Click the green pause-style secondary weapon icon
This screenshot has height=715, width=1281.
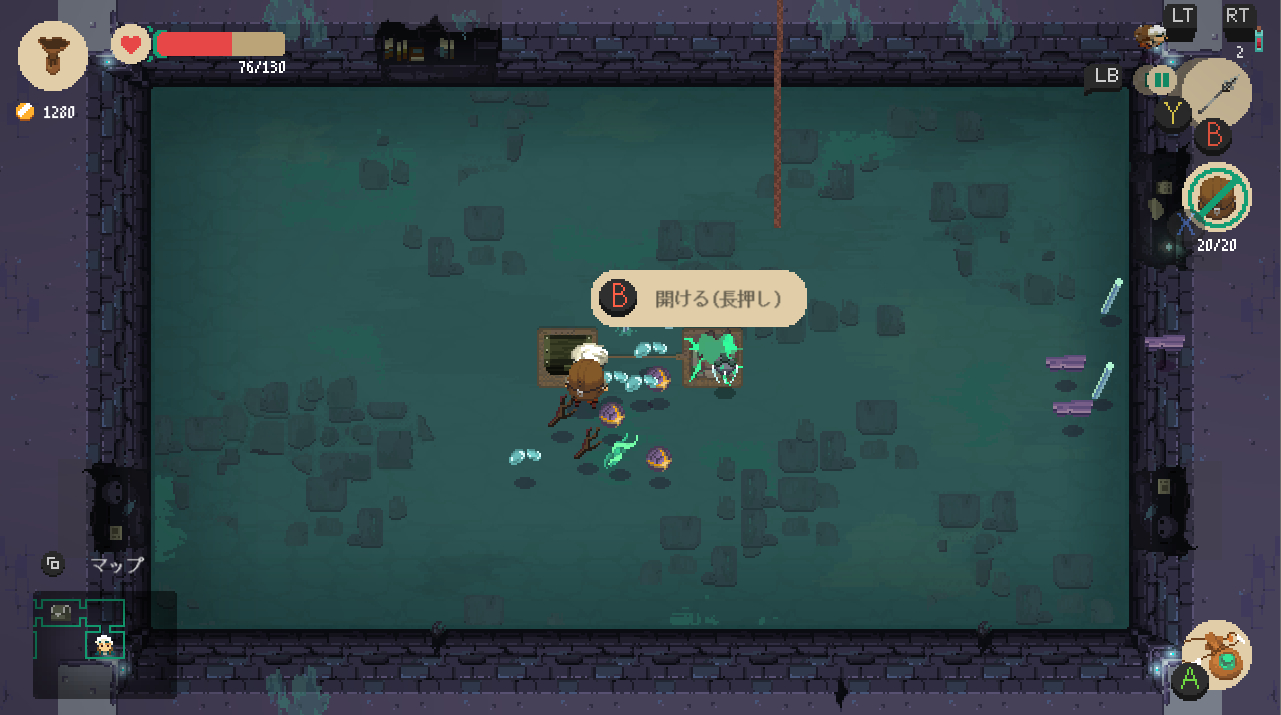pos(1161,79)
